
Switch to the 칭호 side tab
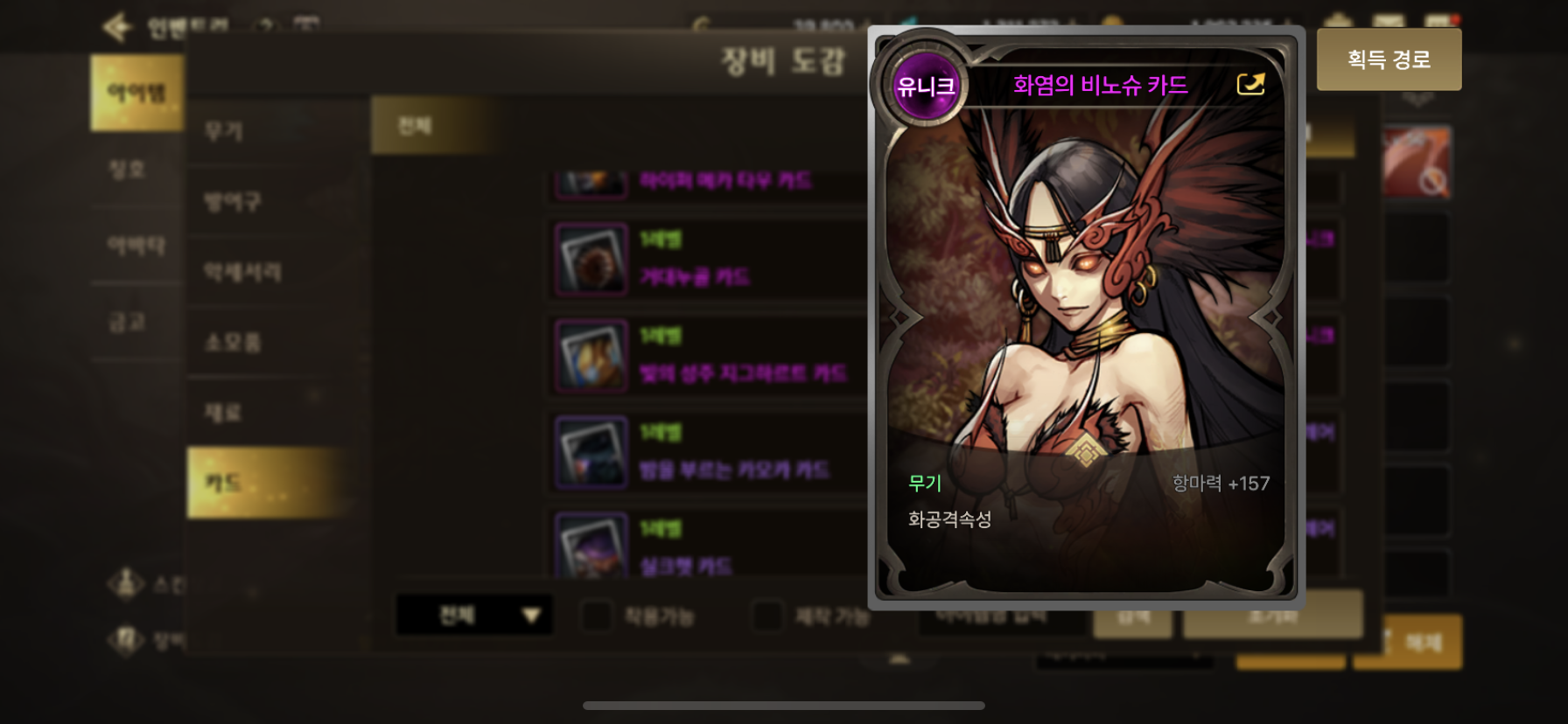coord(128,170)
